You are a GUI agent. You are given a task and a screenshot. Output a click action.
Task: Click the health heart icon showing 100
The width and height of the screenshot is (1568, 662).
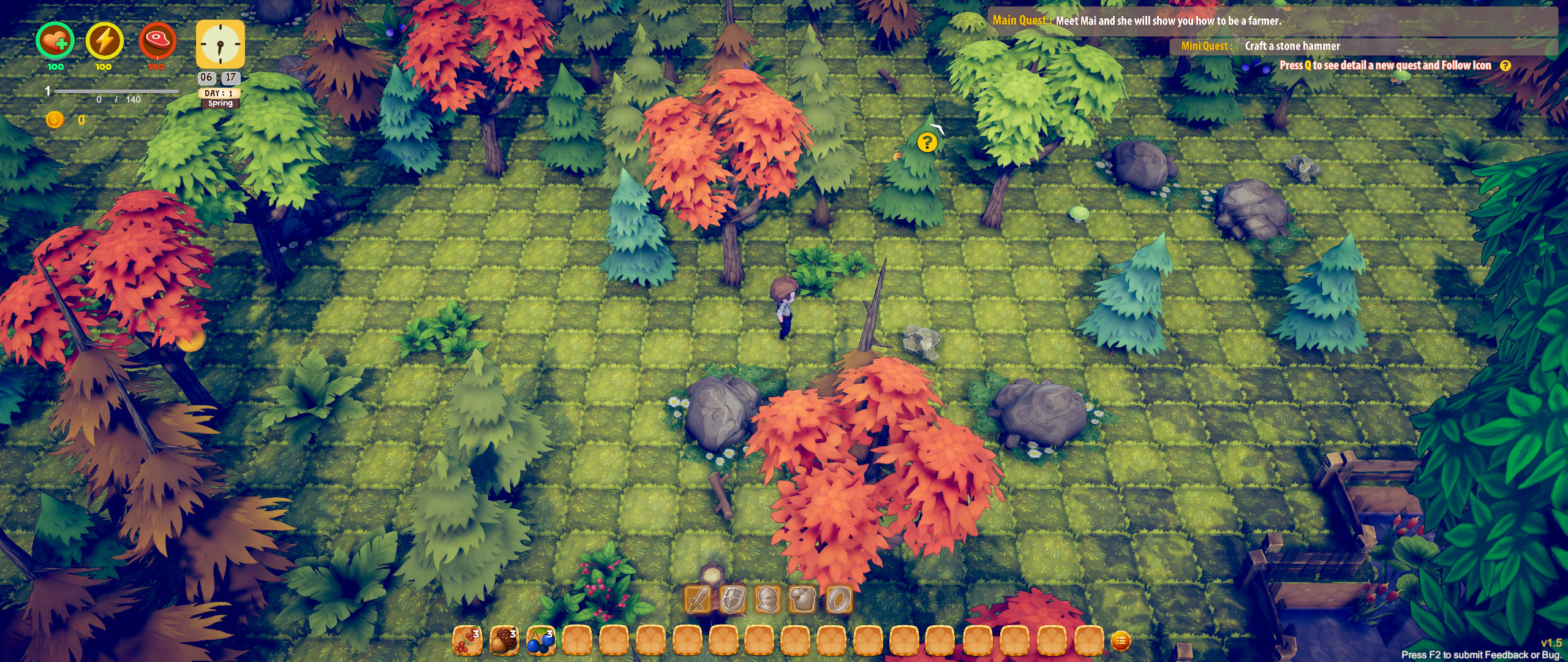point(56,42)
